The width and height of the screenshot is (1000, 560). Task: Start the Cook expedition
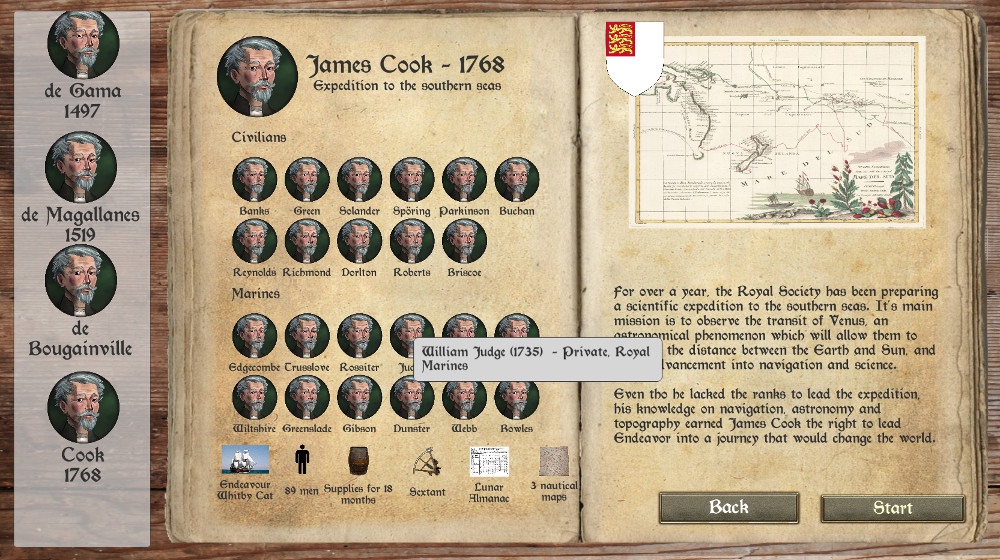pyautogui.click(x=892, y=508)
